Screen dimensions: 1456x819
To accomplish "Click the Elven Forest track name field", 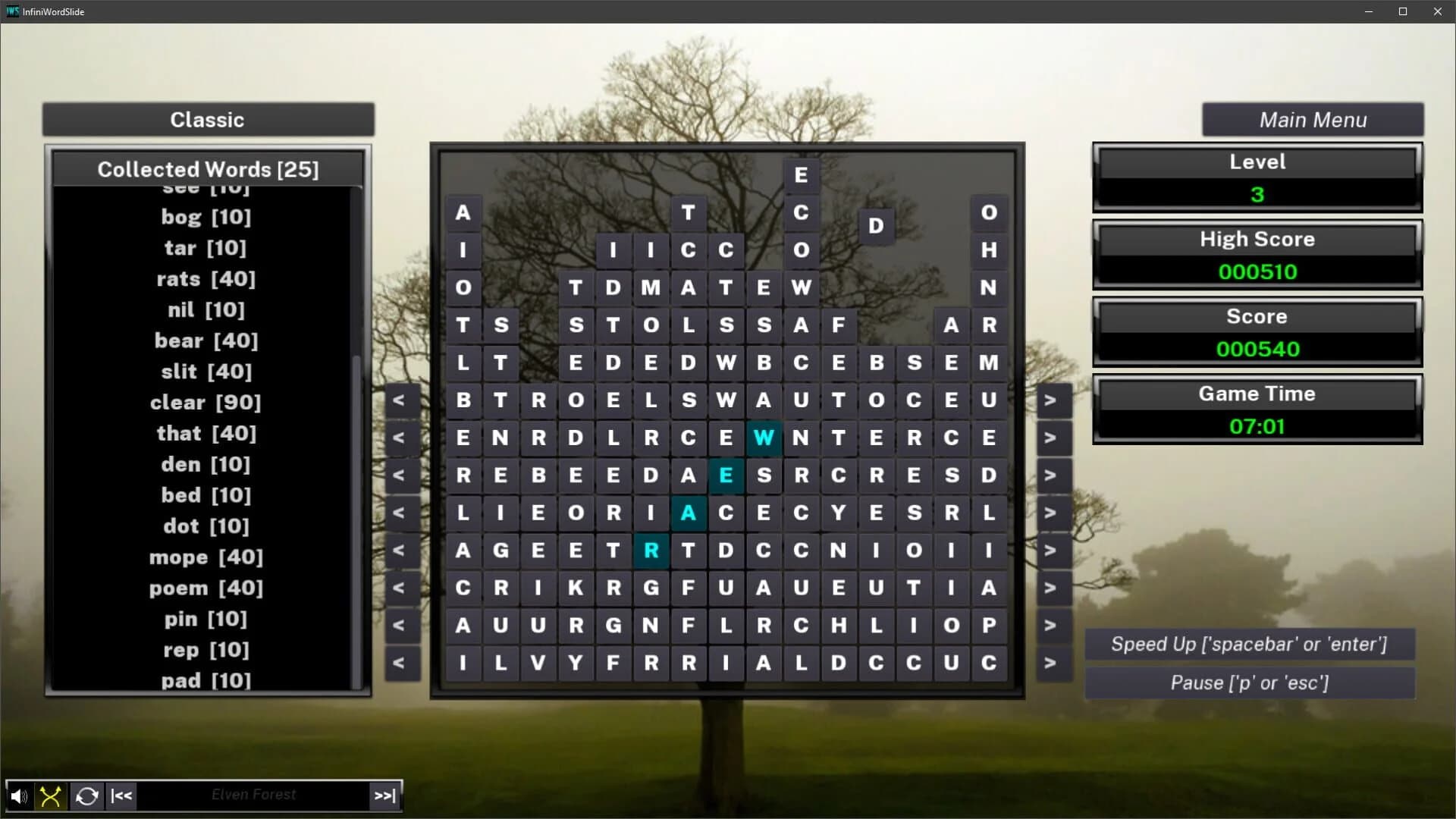I will point(253,794).
